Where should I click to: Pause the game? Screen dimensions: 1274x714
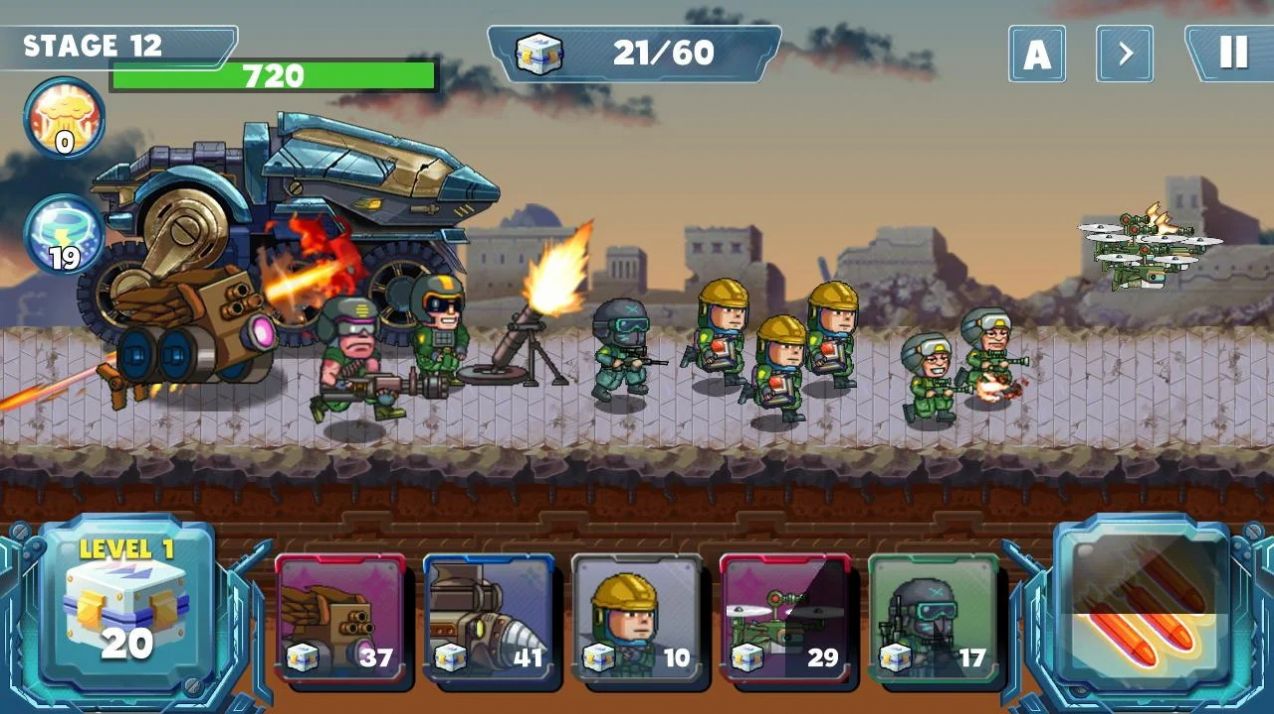1233,53
